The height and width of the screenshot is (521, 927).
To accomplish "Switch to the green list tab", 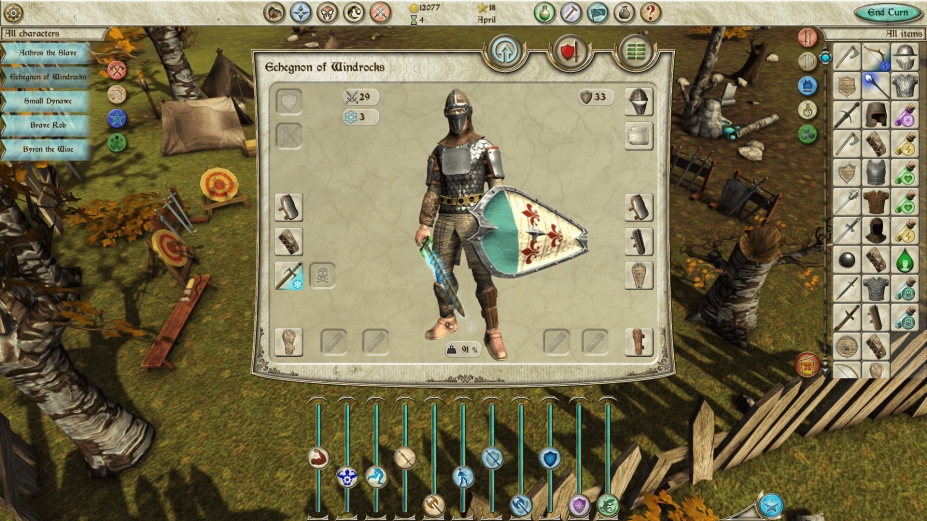I will pyautogui.click(x=634, y=51).
